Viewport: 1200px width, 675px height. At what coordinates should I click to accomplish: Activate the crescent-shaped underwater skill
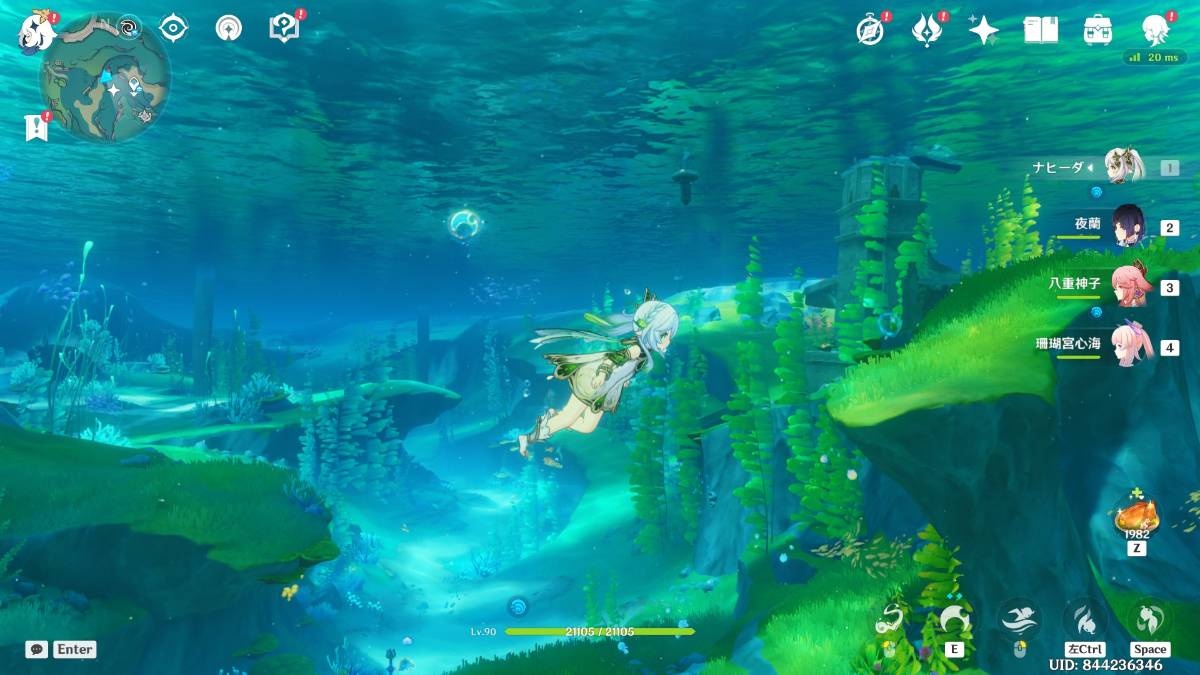(x=953, y=620)
